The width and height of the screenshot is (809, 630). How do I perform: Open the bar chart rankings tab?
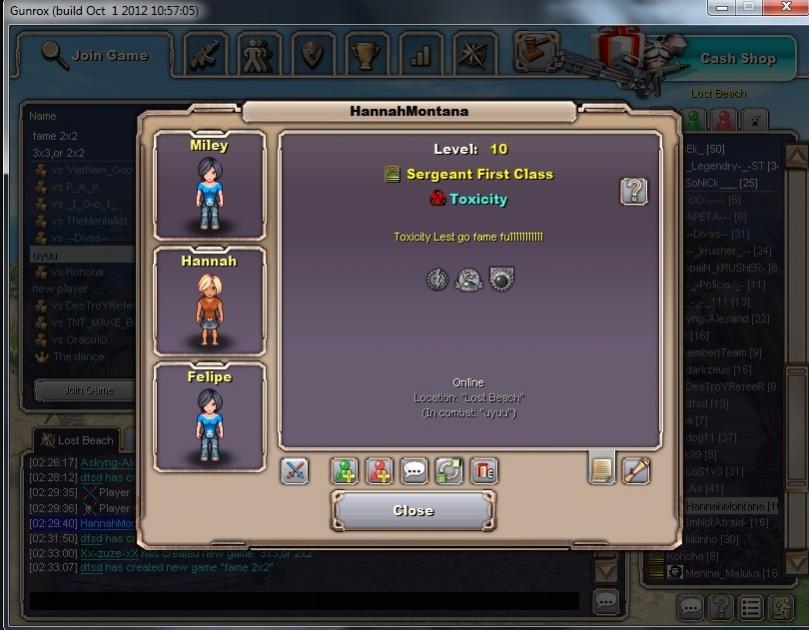click(x=420, y=54)
